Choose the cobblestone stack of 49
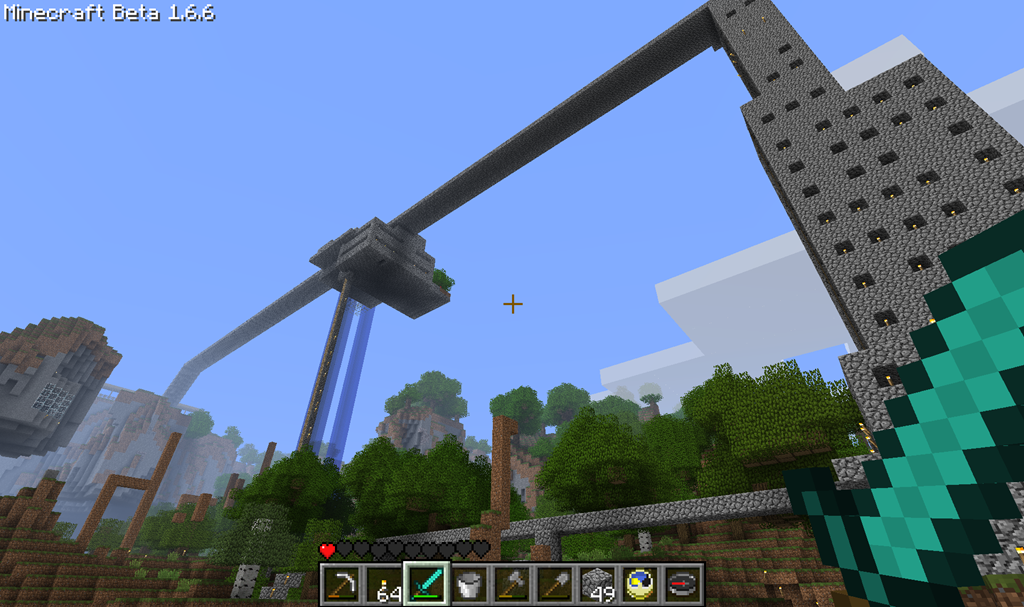The image size is (1024, 607). [x=597, y=584]
